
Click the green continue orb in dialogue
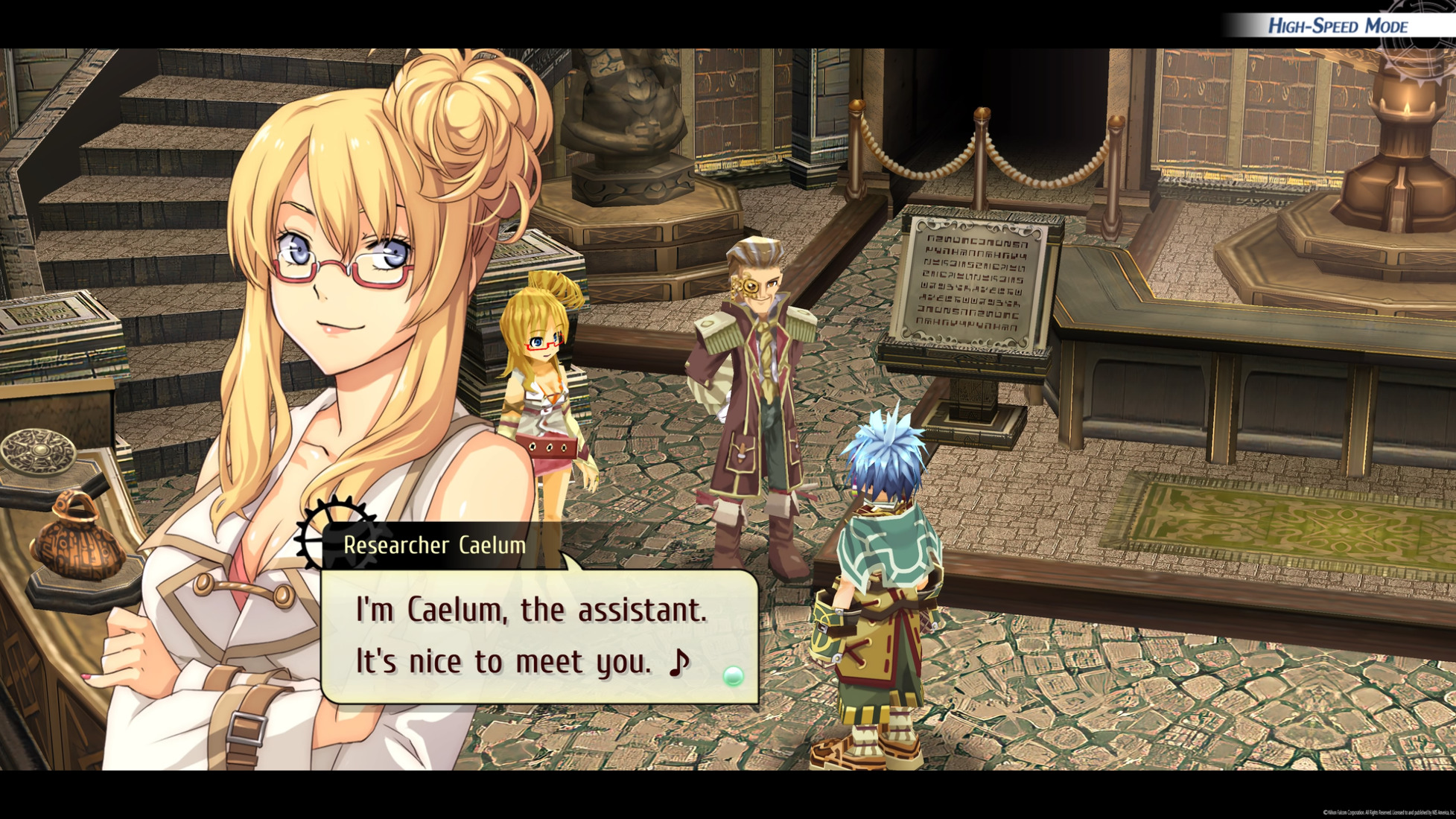point(733,676)
